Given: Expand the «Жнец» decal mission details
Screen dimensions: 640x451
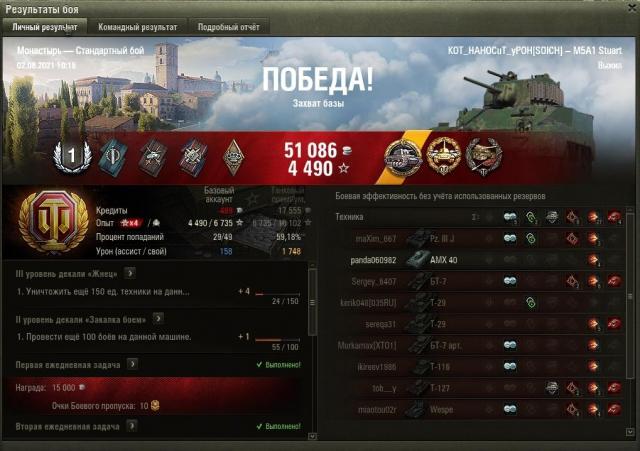Looking at the screenshot, I should (x=131, y=273).
